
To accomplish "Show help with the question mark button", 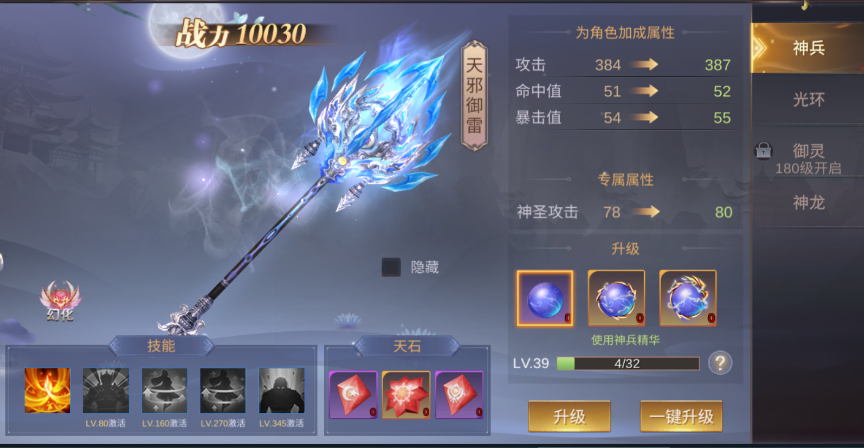I will (x=718, y=363).
